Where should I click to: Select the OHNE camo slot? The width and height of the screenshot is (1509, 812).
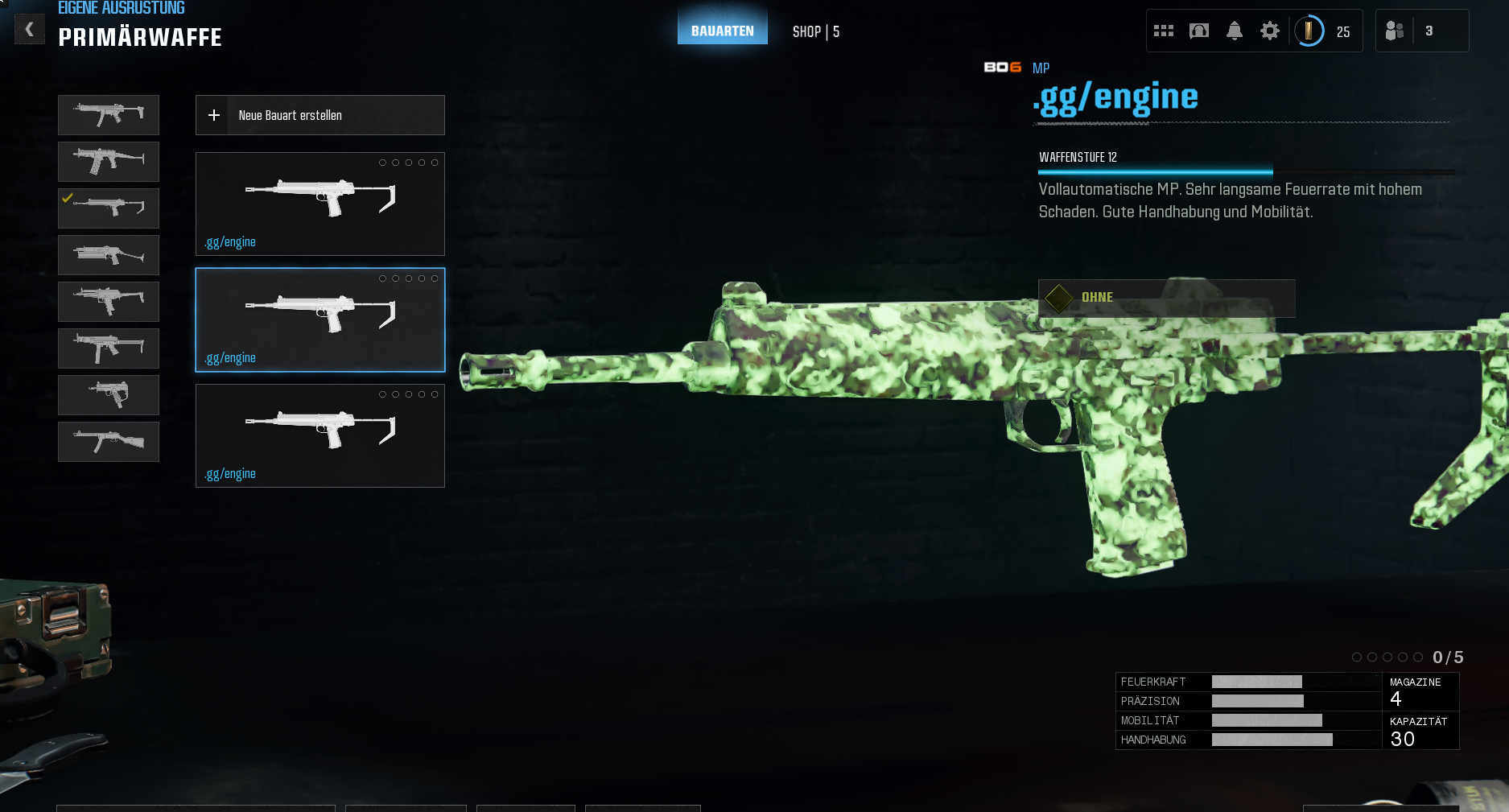tap(1166, 298)
